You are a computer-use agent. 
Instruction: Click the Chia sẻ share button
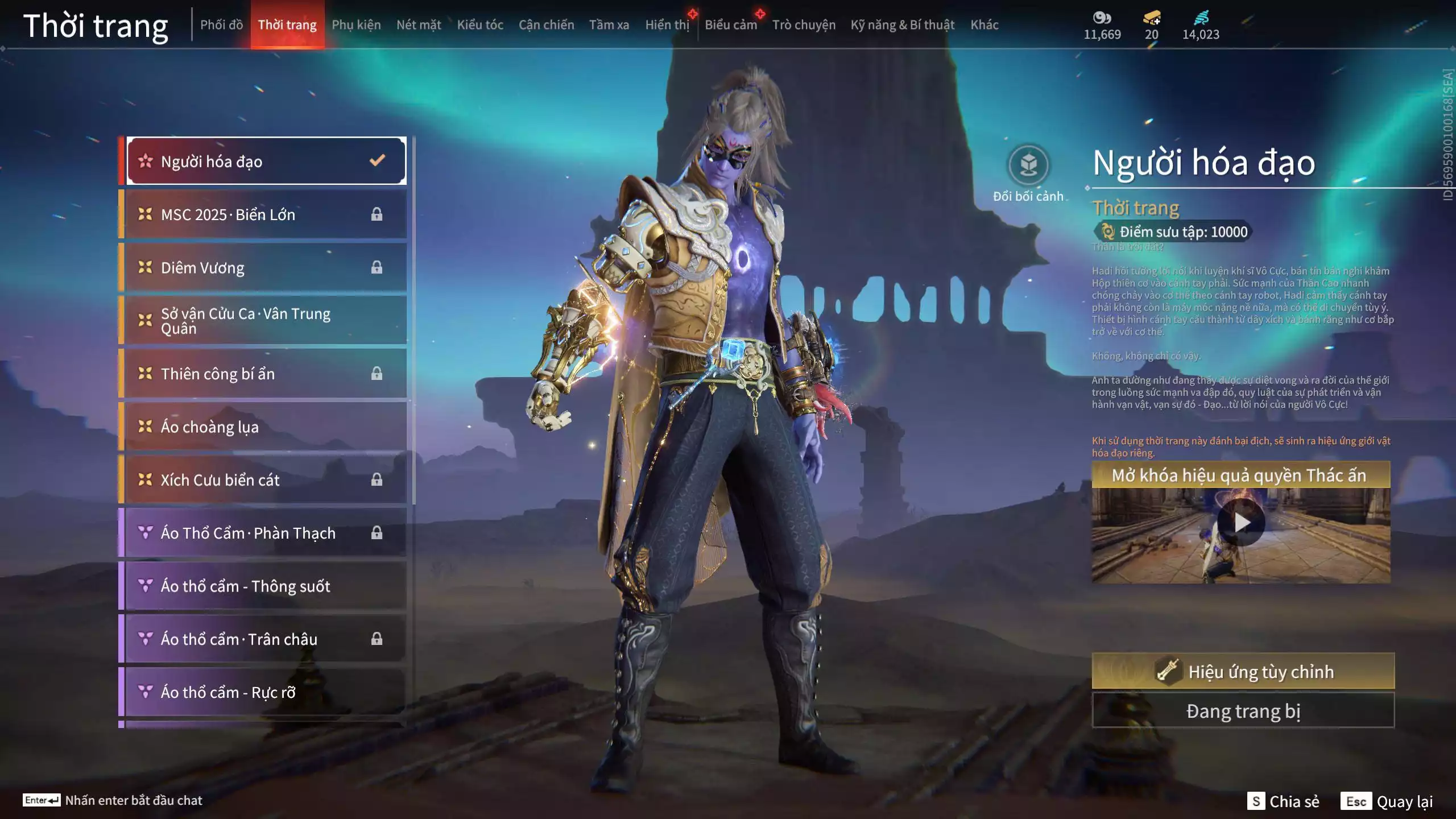[x=1283, y=801]
